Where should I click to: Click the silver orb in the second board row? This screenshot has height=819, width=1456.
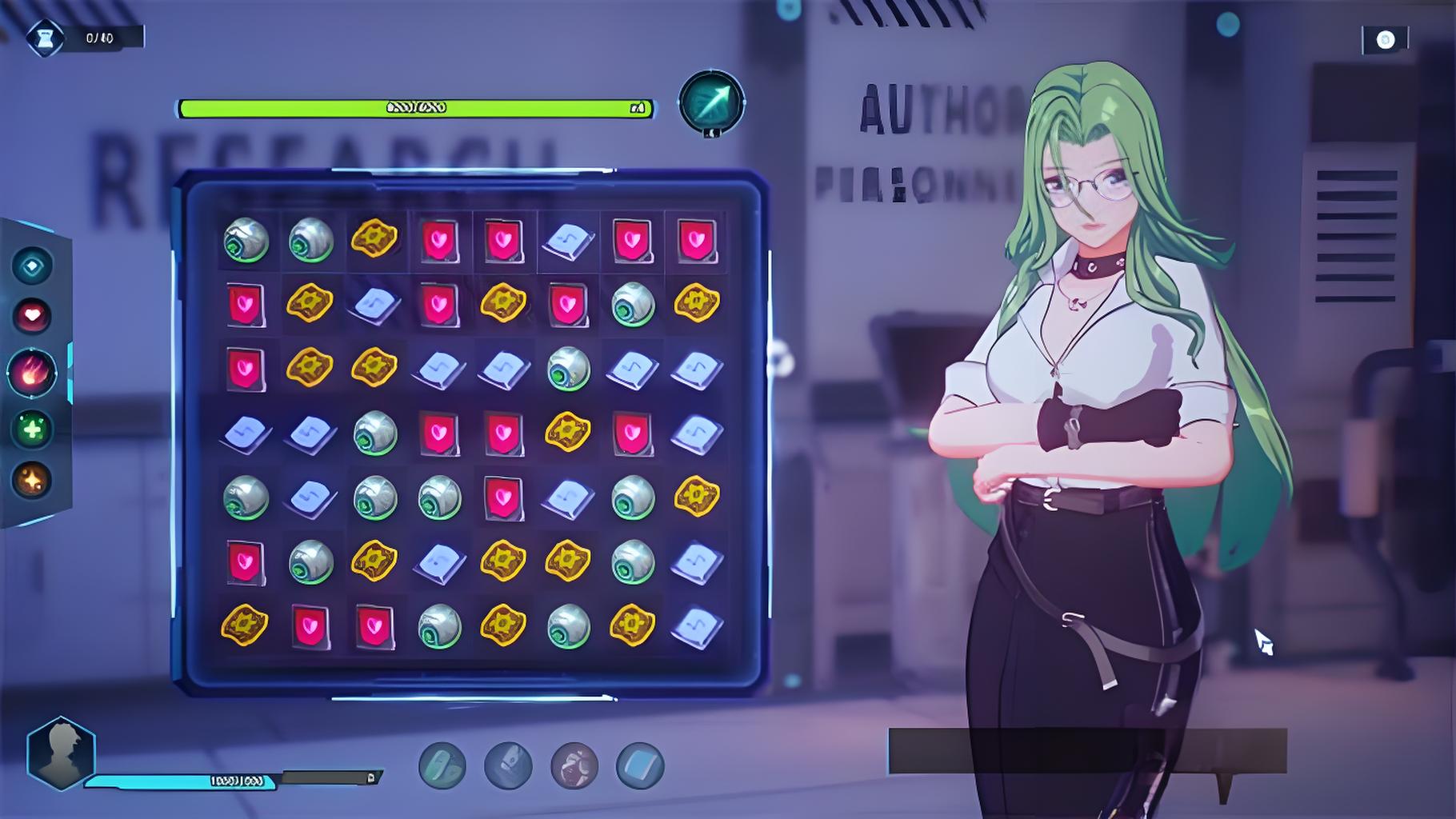(633, 304)
